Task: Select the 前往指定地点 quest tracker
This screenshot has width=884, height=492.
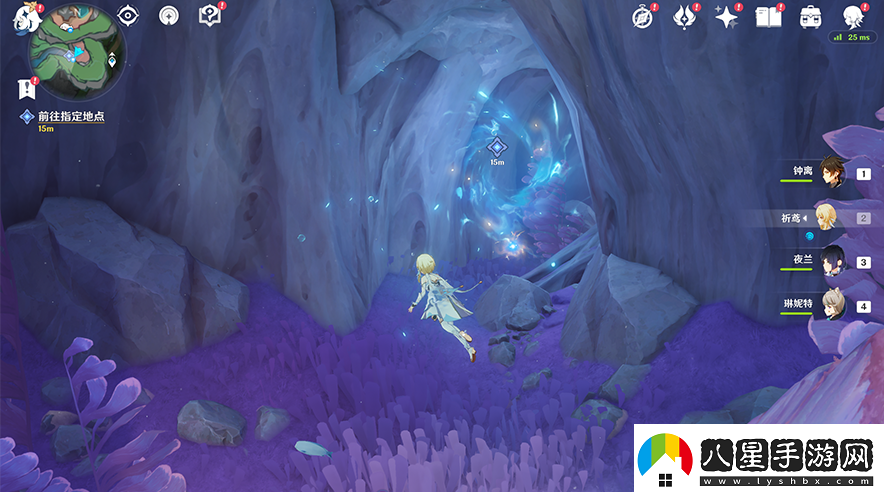Action: click(x=70, y=117)
